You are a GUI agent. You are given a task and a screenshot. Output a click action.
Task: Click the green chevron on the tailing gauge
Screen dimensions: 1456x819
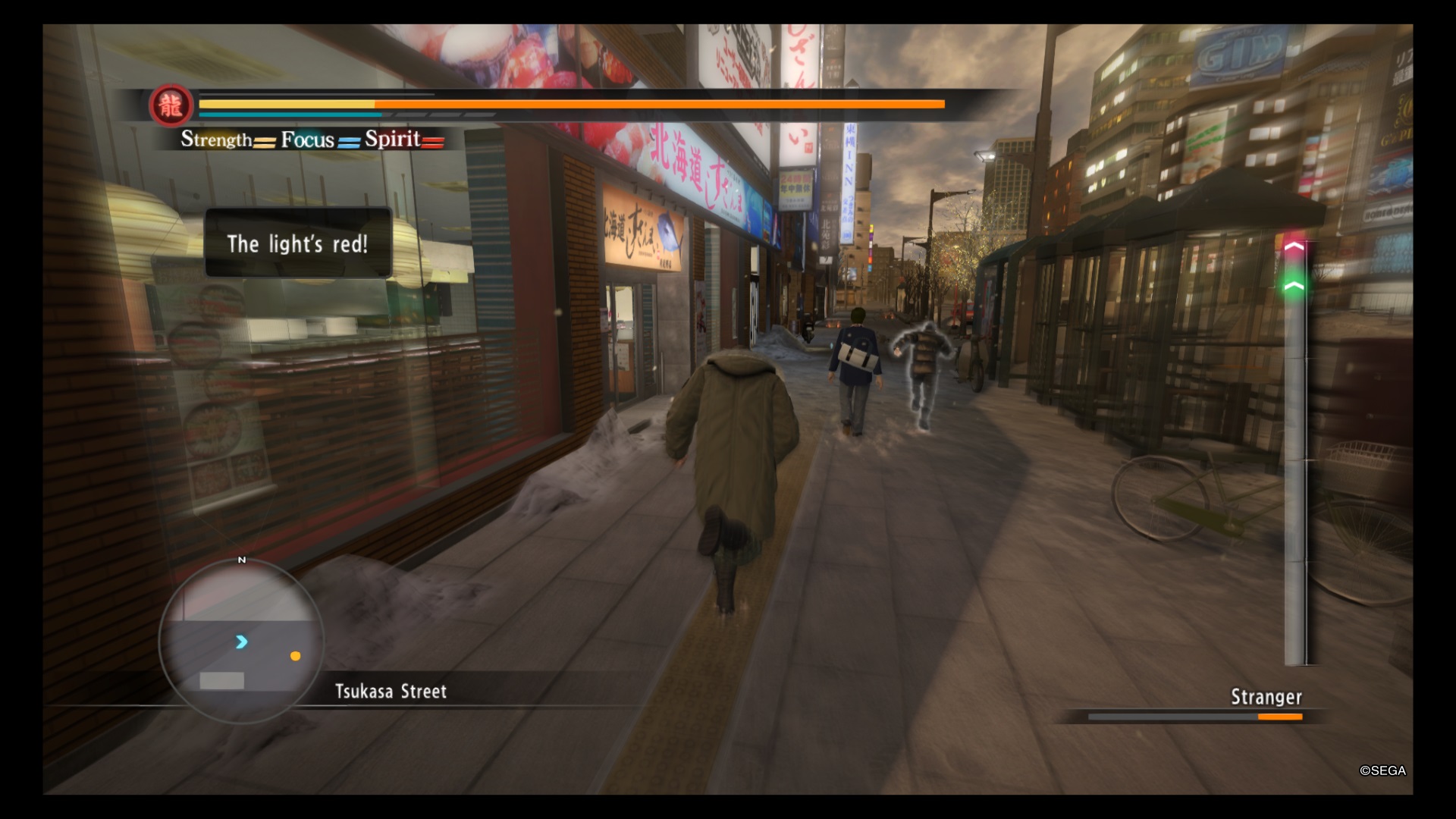coord(1294,286)
